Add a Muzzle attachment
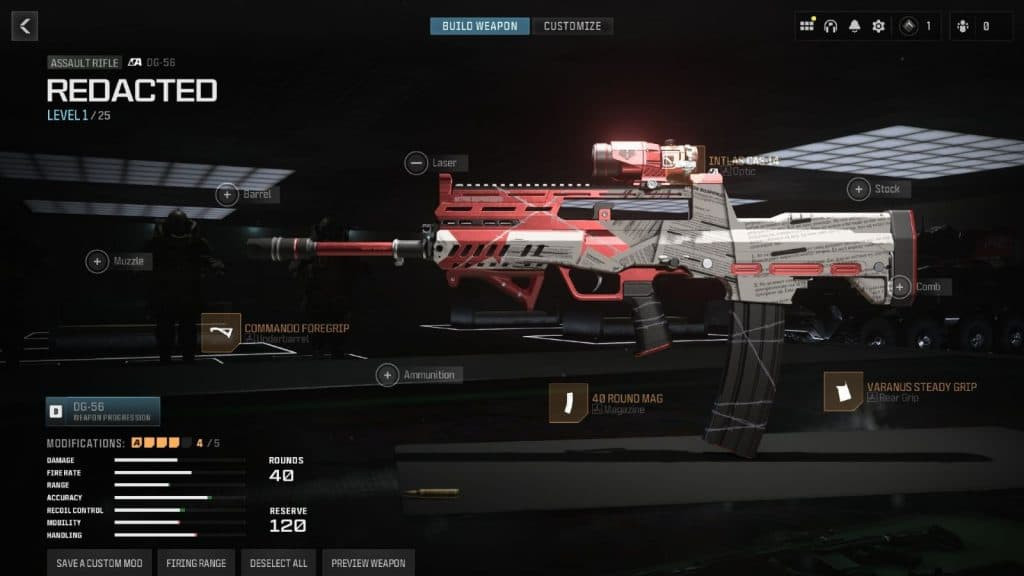This screenshot has width=1024, height=576. click(98, 261)
